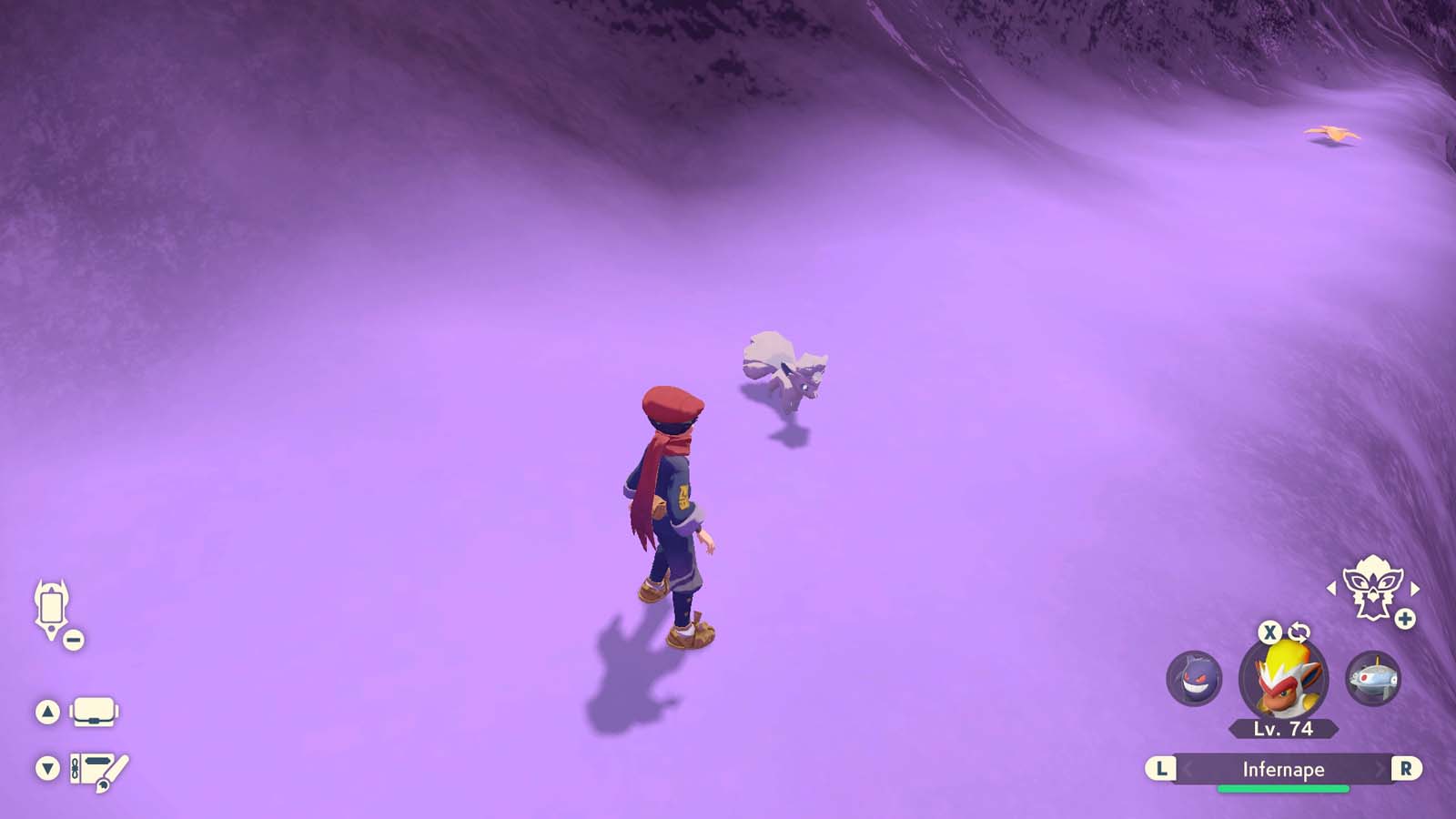This screenshot has height=819, width=1456.
Task: Open the Arc Phone map icon
Action: [x=52, y=610]
